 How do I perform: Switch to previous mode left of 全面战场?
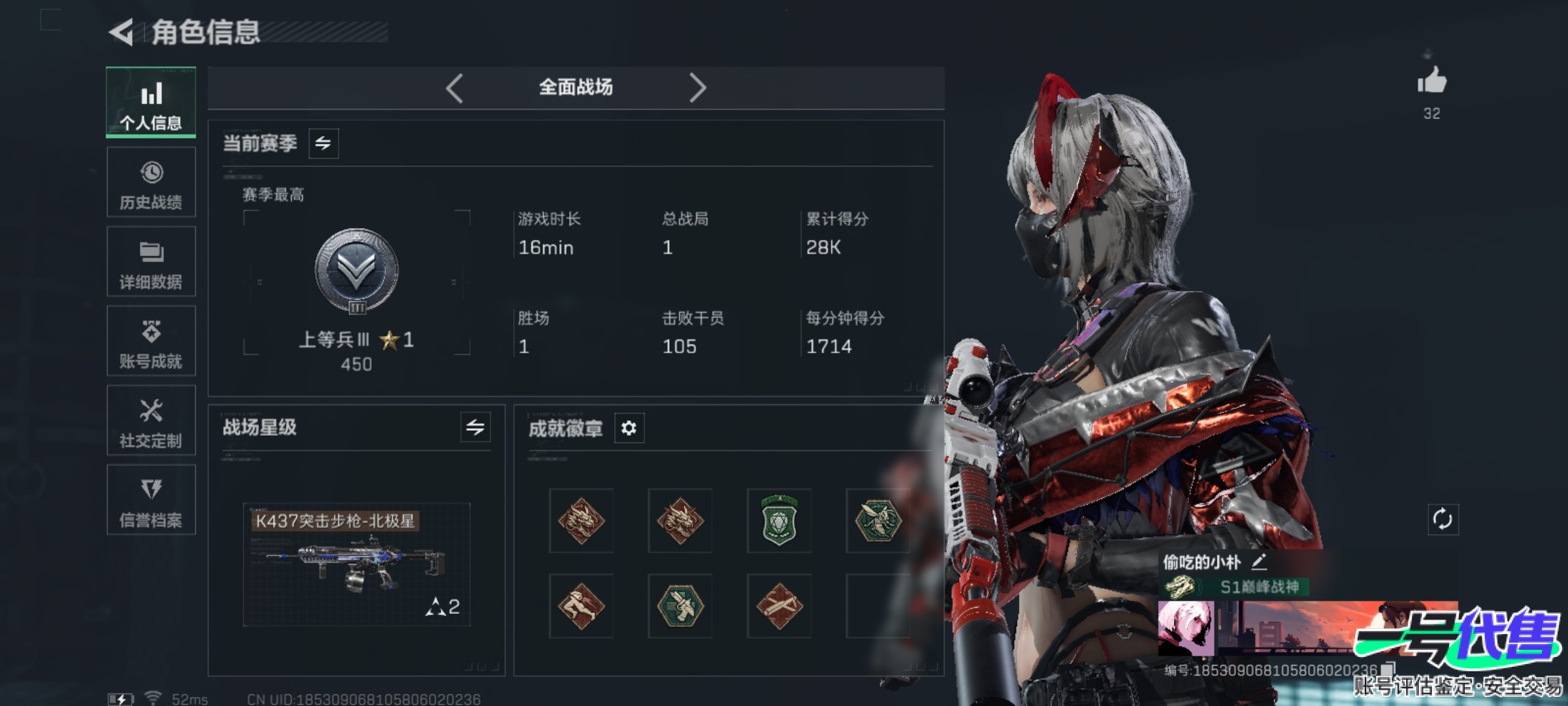[x=455, y=88]
